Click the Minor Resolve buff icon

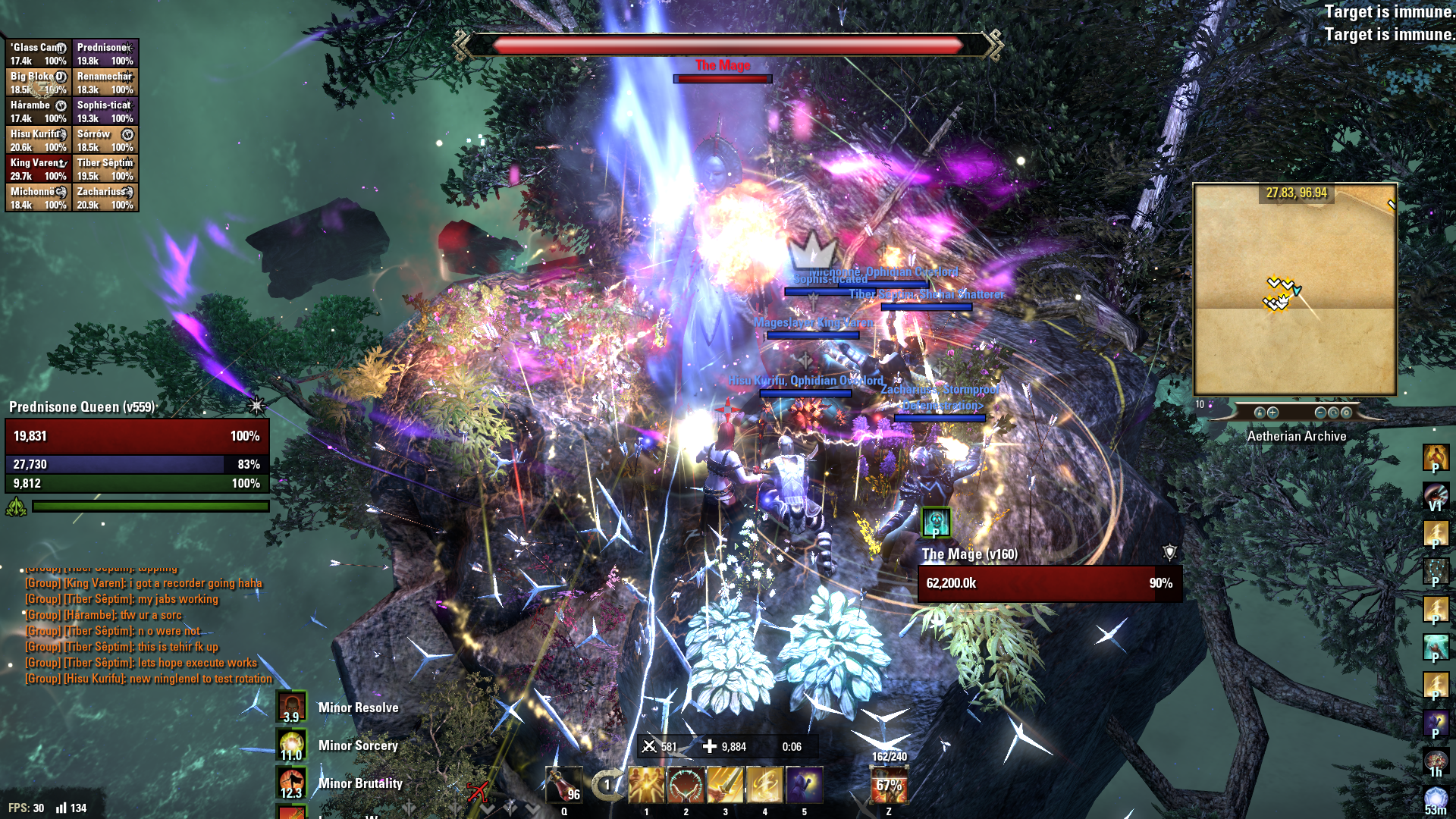[x=291, y=708]
